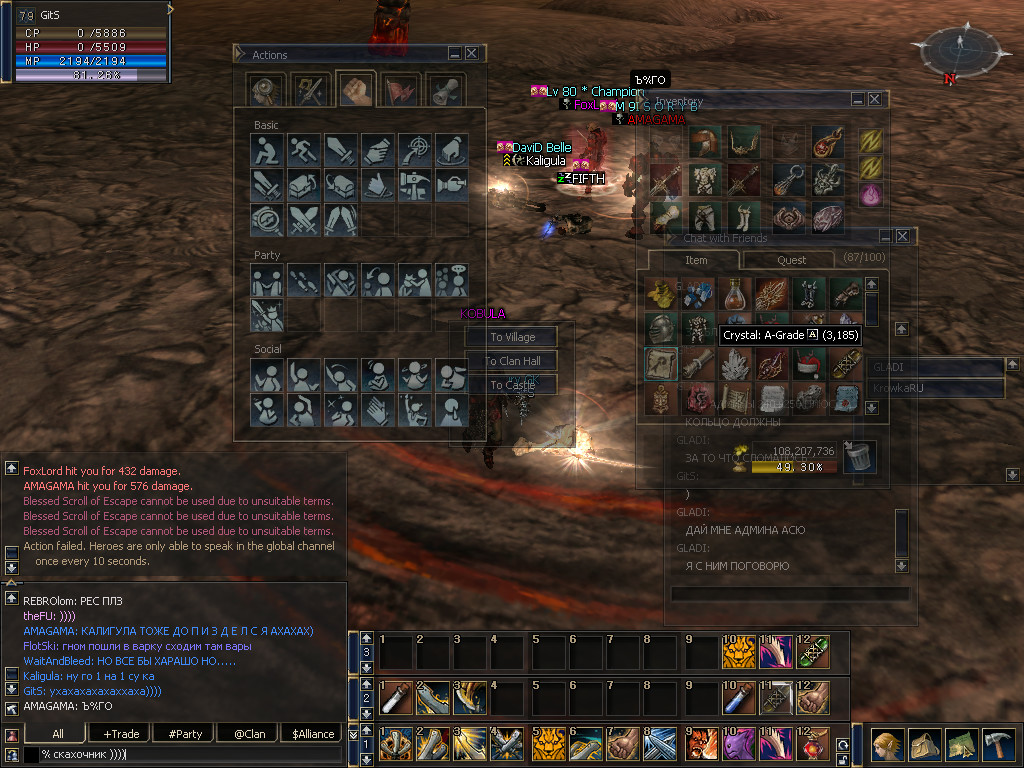Image resolution: width=1024 pixels, height=768 pixels.
Task: Click the To Castle respawn button
Action: point(512,385)
